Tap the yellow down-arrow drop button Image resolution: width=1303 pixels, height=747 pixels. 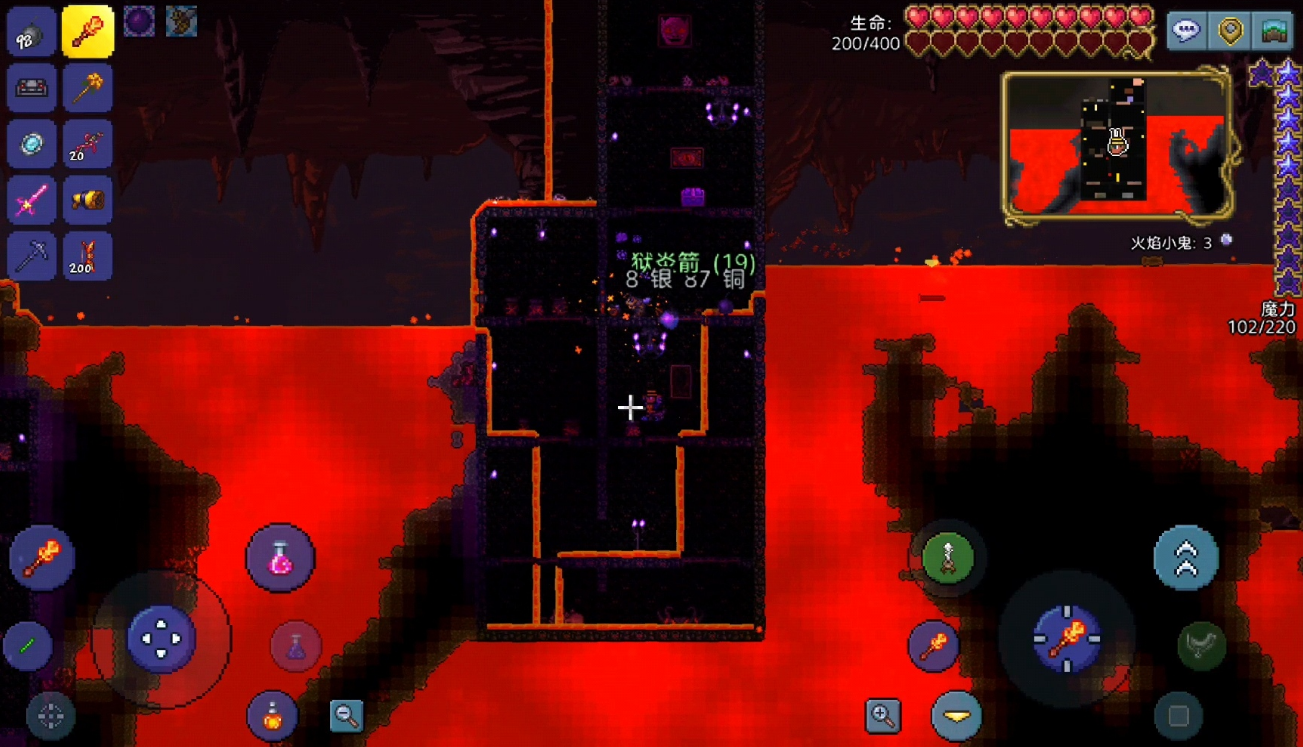coord(956,715)
